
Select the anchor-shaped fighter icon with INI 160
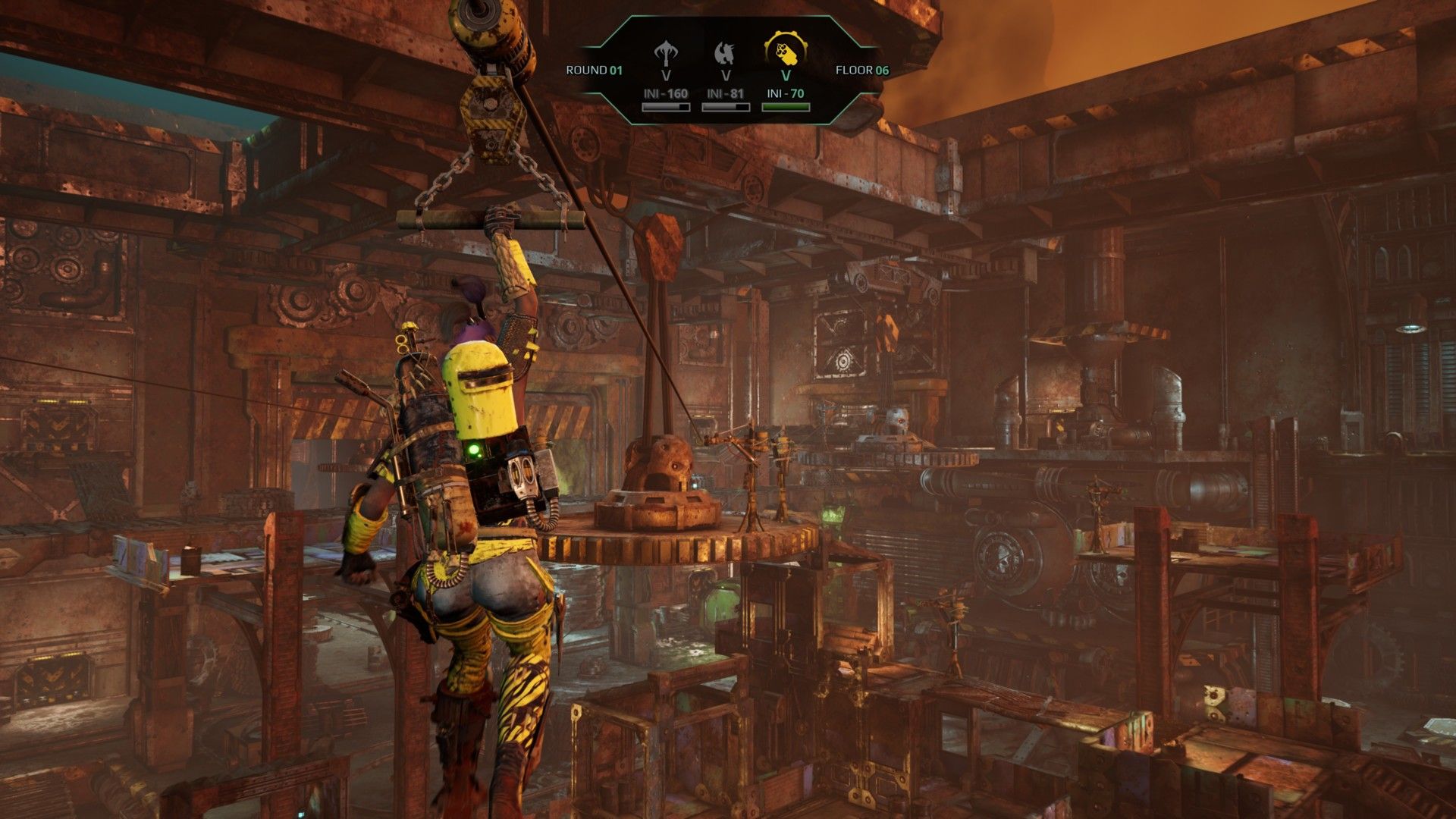pos(666,53)
